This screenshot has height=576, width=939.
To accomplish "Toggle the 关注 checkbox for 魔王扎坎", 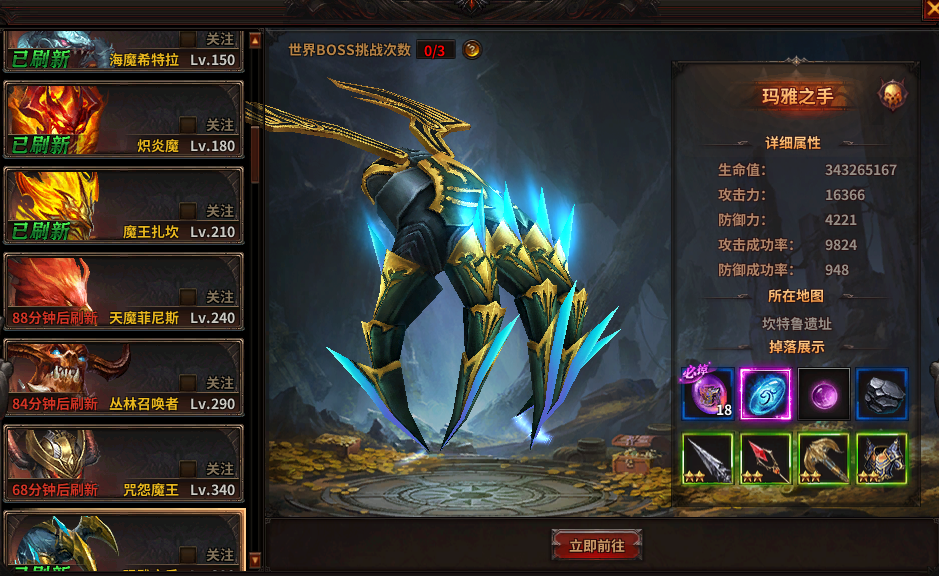I will (x=188, y=211).
